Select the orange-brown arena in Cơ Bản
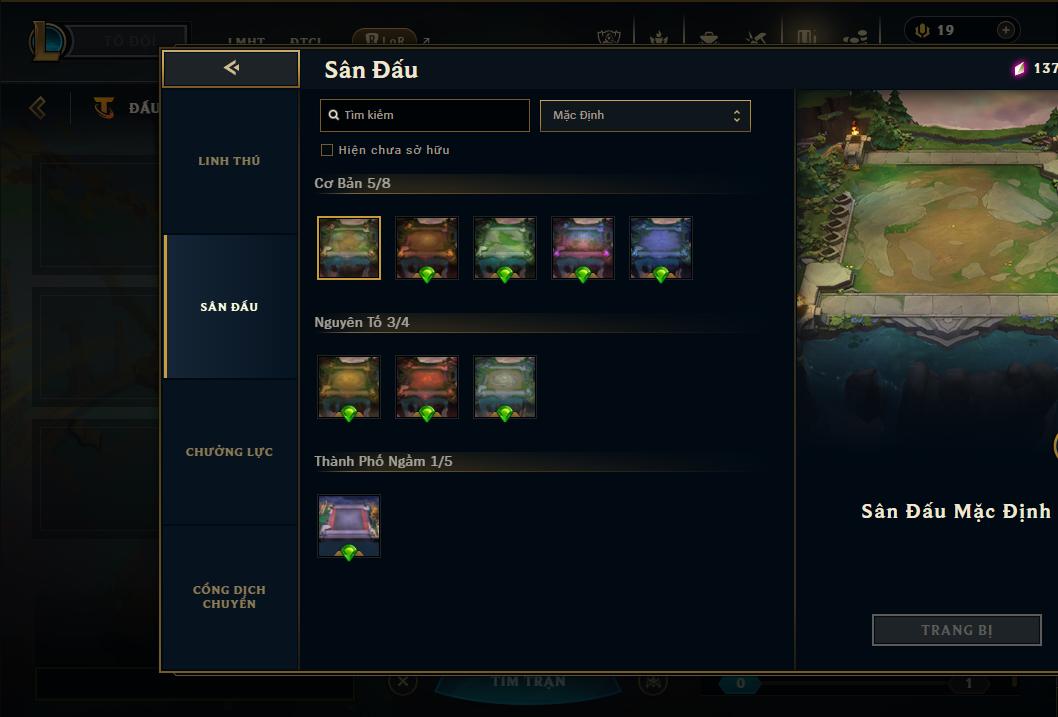Image resolution: width=1058 pixels, height=717 pixels. pyautogui.click(x=427, y=247)
